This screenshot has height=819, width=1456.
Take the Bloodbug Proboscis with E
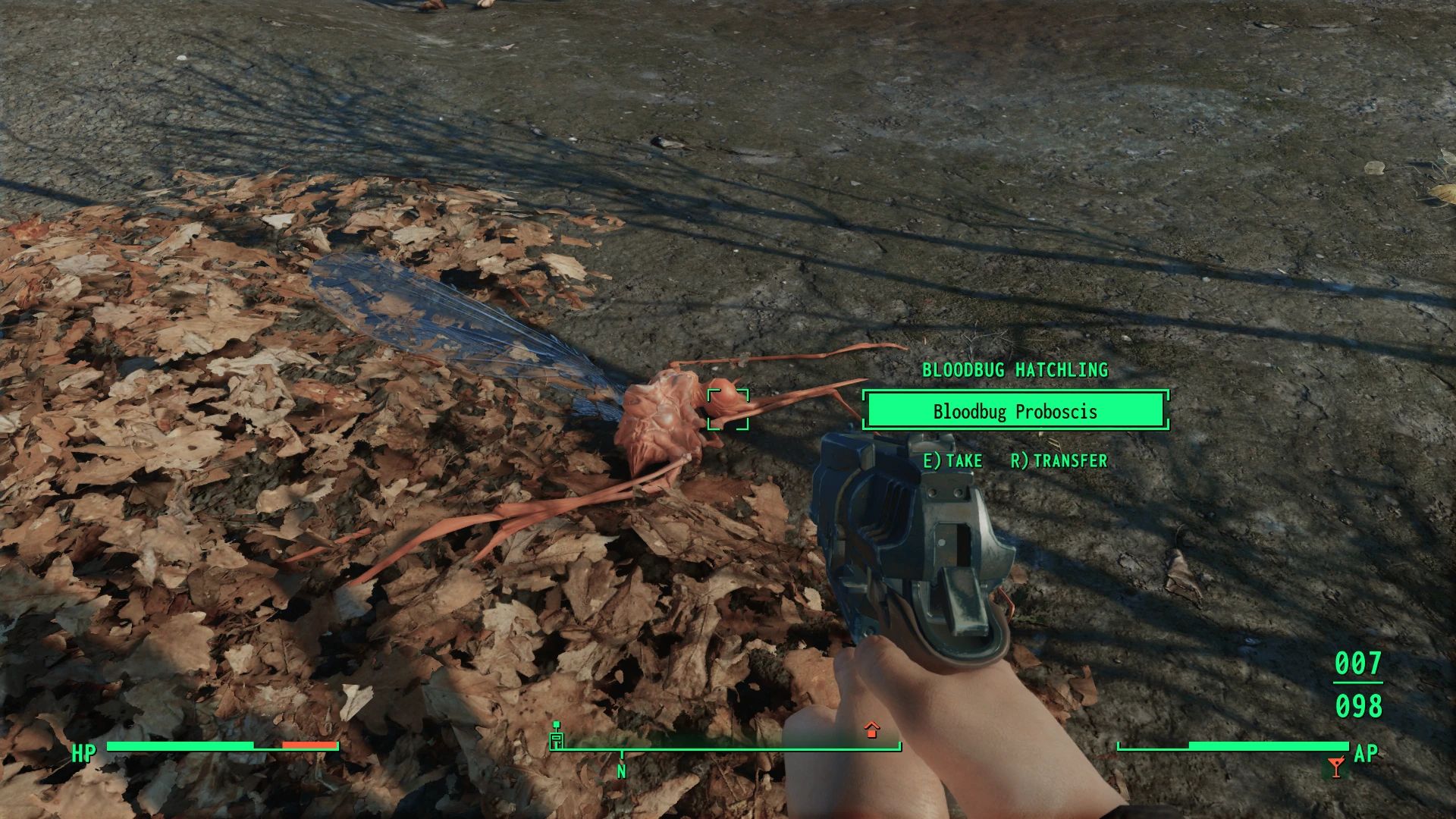pyautogui.click(x=952, y=460)
